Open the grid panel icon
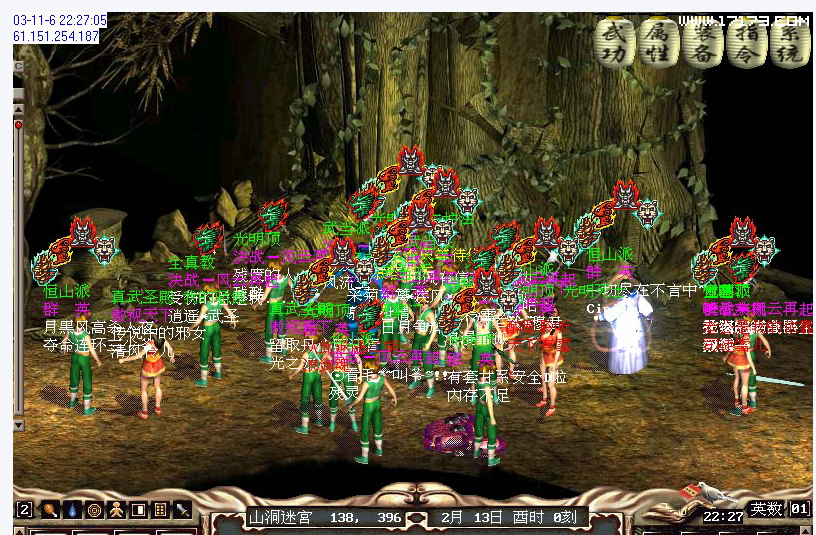Image resolution: width=816 pixels, height=535 pixels. click(x=161, y=510)
